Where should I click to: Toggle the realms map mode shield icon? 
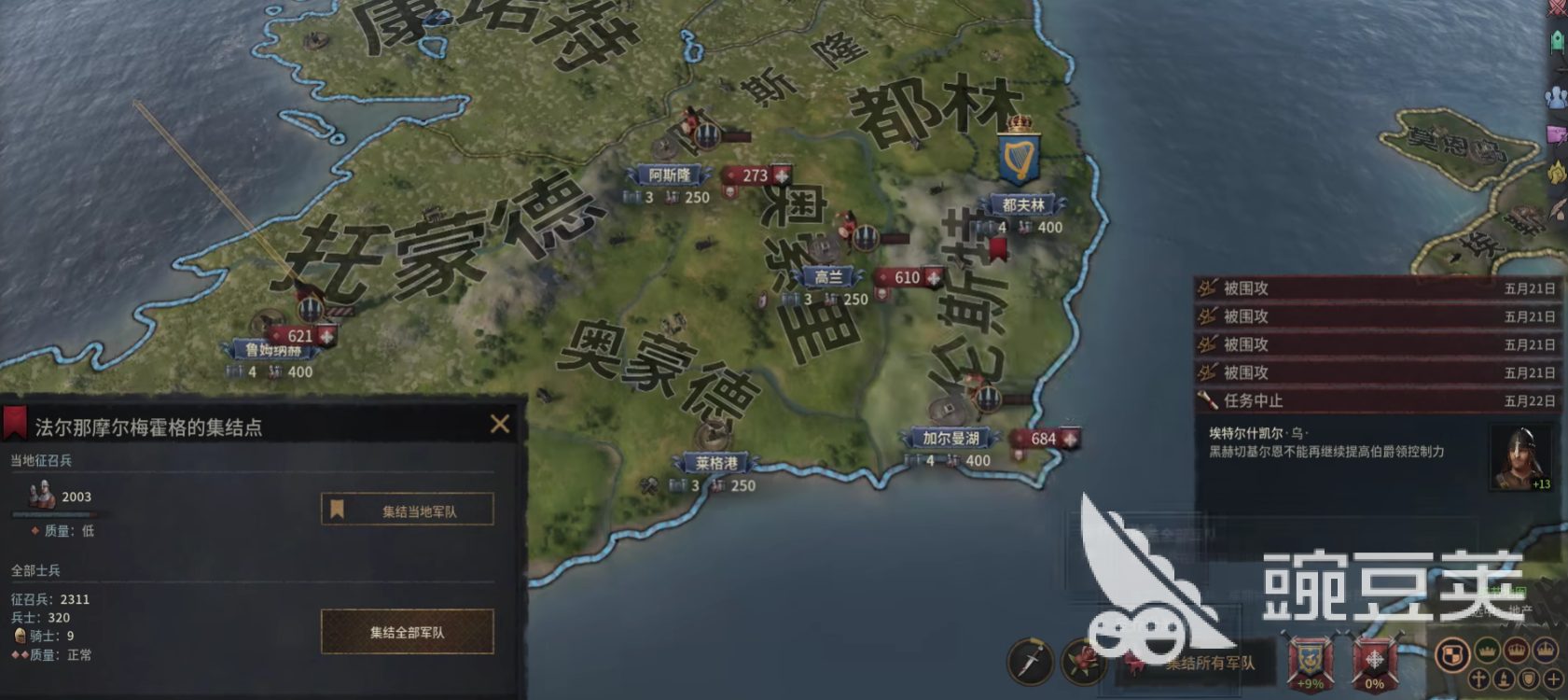click(x=1452, y=656)
